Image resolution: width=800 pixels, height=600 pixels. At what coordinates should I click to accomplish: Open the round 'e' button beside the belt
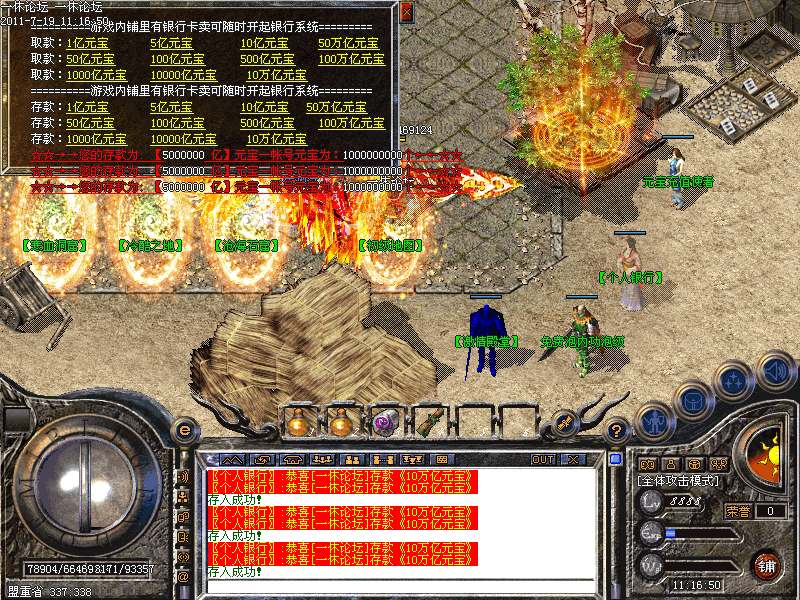(184, 429)
